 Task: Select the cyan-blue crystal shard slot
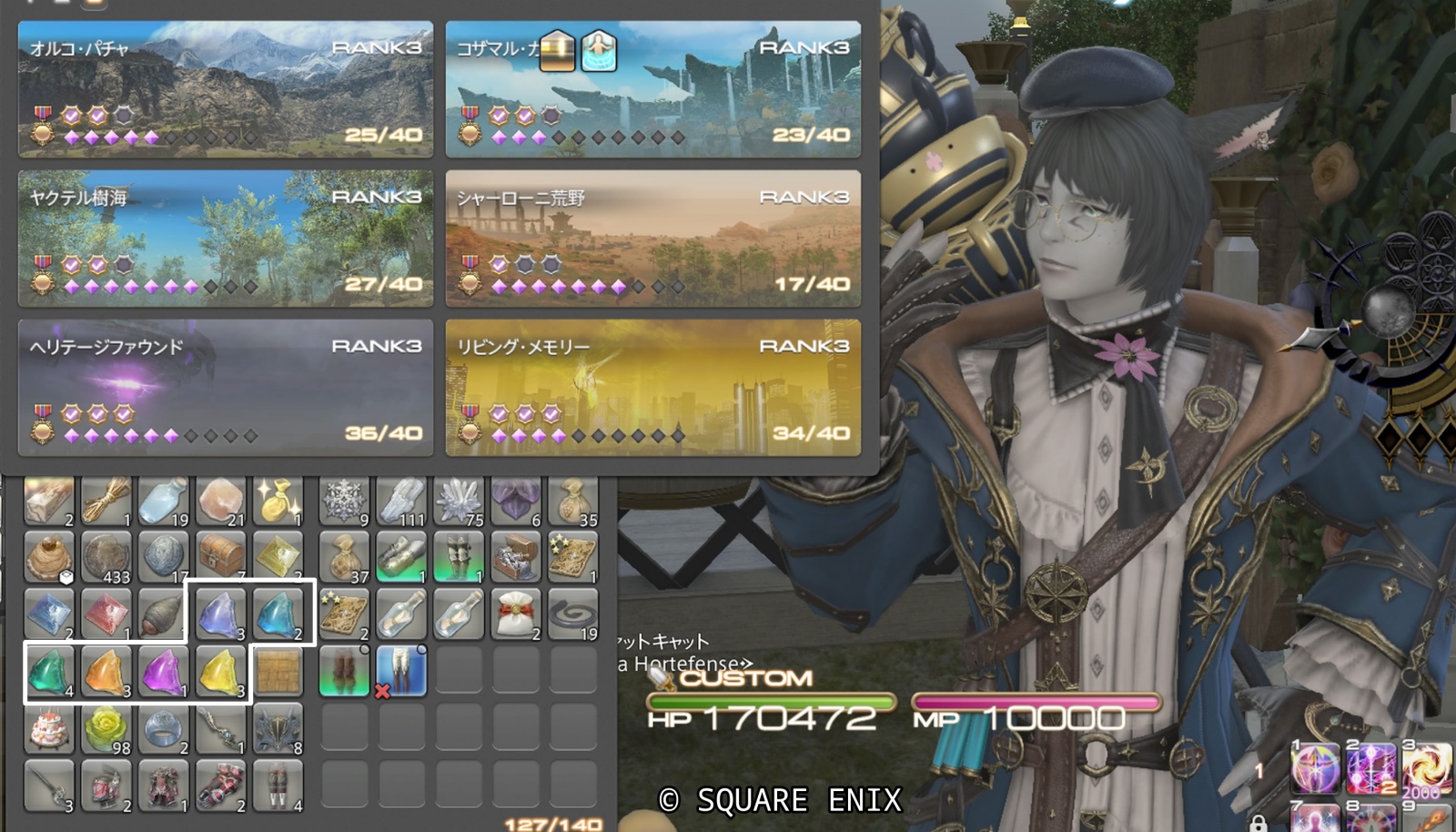[278, 614]
